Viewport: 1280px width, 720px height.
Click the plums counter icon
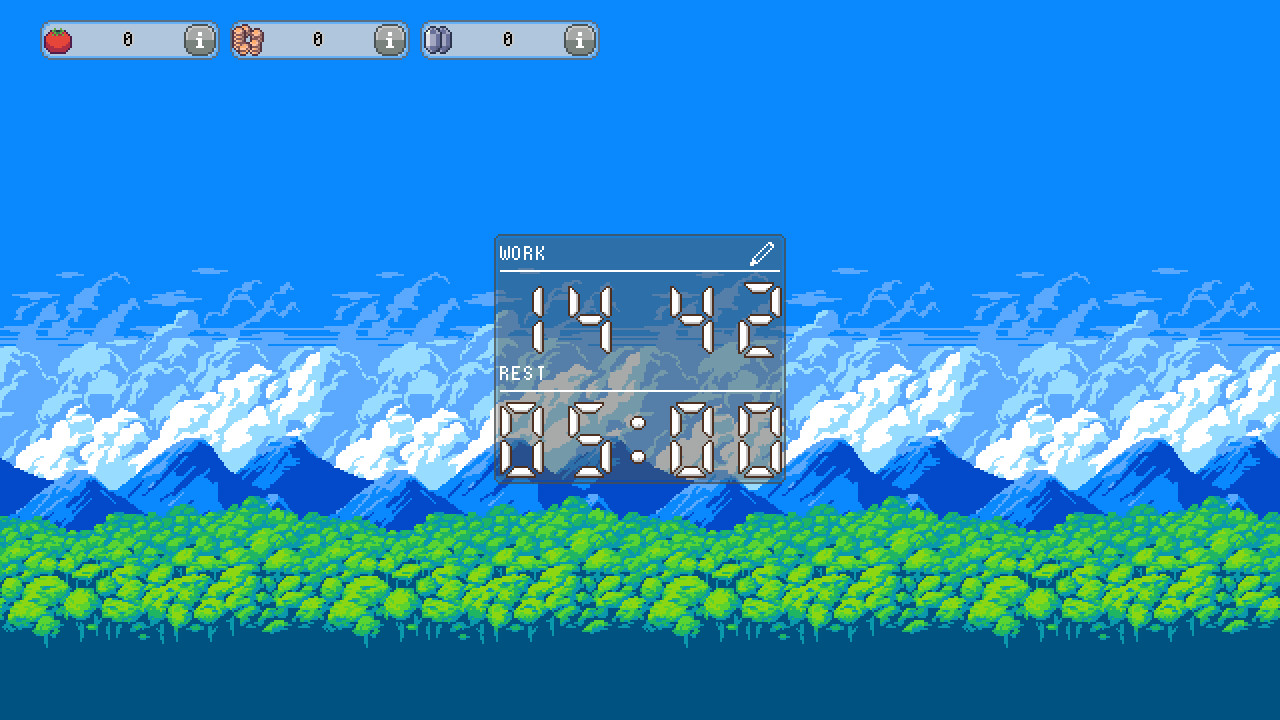pos(437,40)
